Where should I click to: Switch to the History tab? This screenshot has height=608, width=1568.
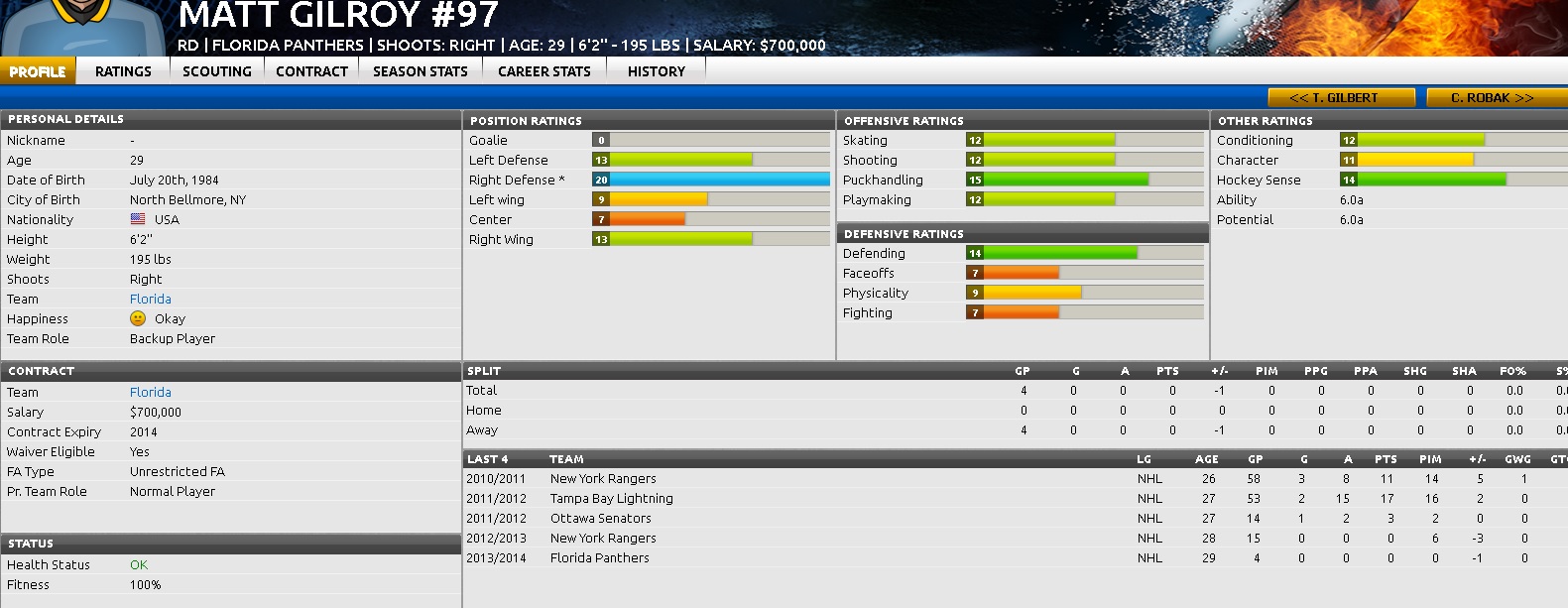click(x=656, y=71)
